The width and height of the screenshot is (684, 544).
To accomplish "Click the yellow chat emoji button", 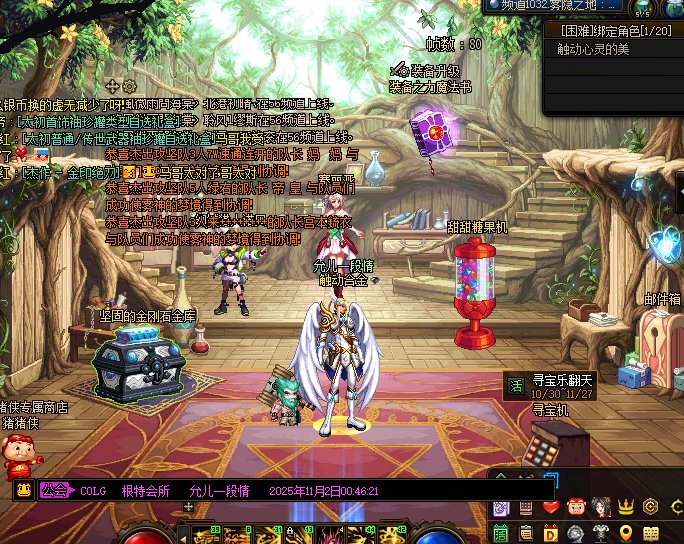I will (22, 490).
